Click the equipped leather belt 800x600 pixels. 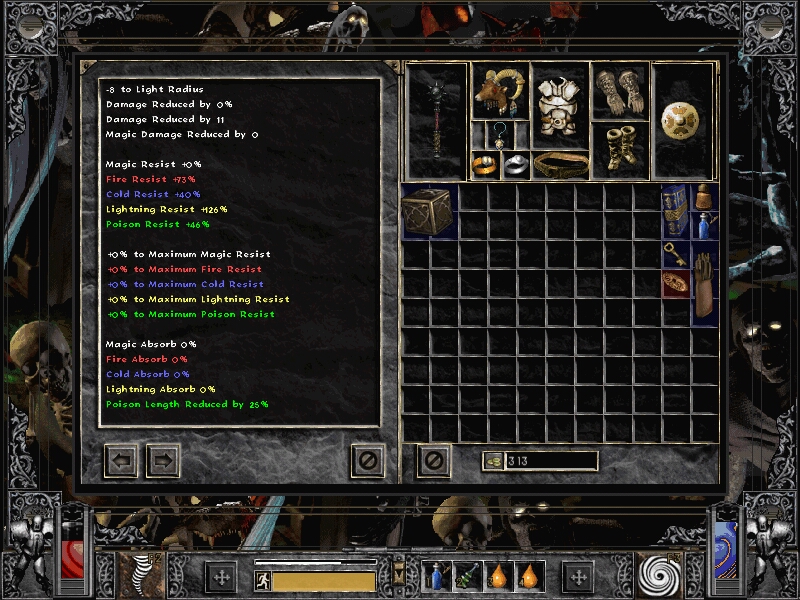click(x=559, y=164)
